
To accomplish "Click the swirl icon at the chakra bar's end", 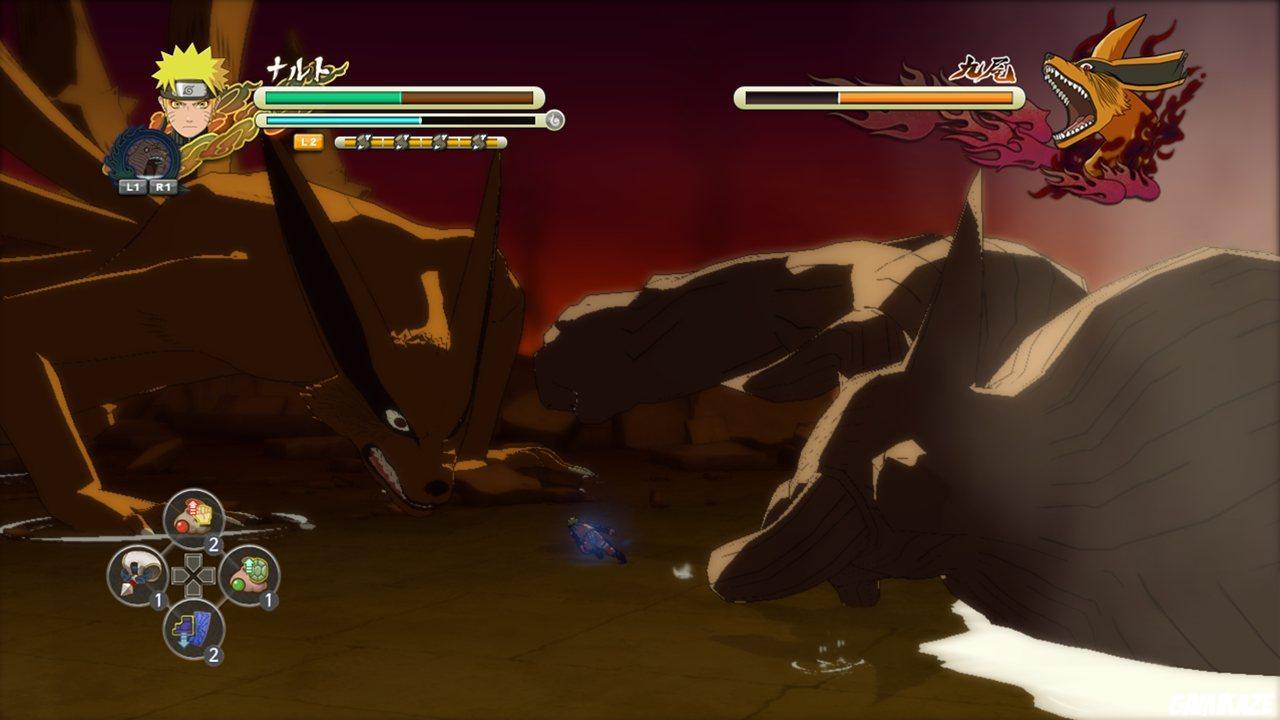I will pos(553,119).
